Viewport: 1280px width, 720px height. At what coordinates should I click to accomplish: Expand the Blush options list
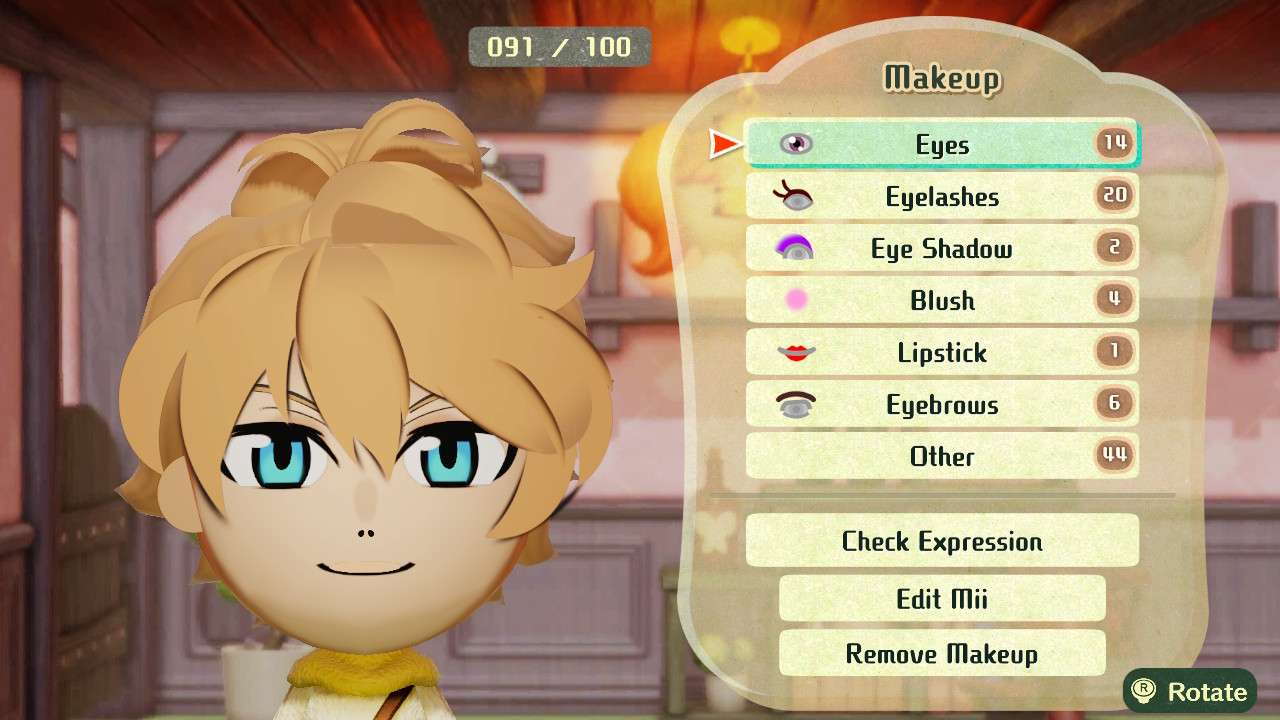[940, 300]
